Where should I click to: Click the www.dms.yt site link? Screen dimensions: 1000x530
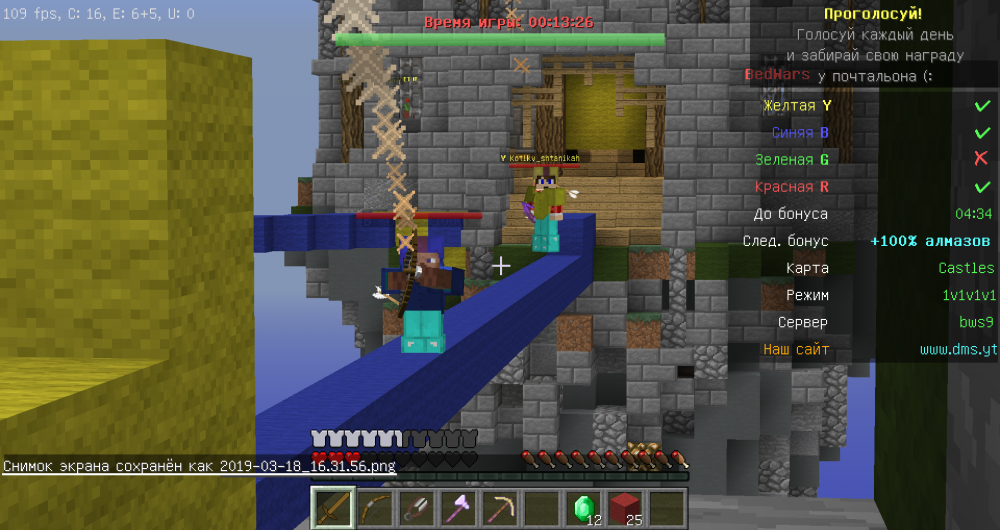coord(957,350)
